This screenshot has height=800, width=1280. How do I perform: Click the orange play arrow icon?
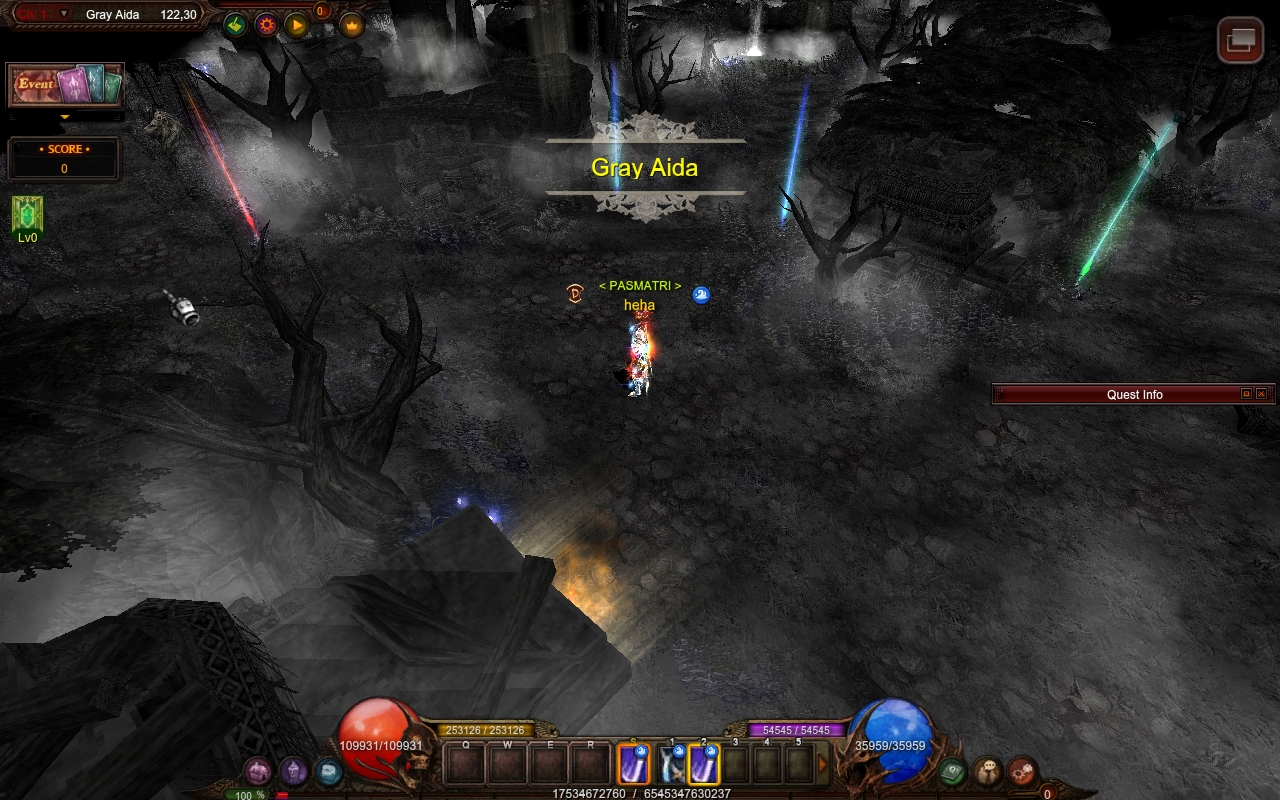[x=297, y=25]
